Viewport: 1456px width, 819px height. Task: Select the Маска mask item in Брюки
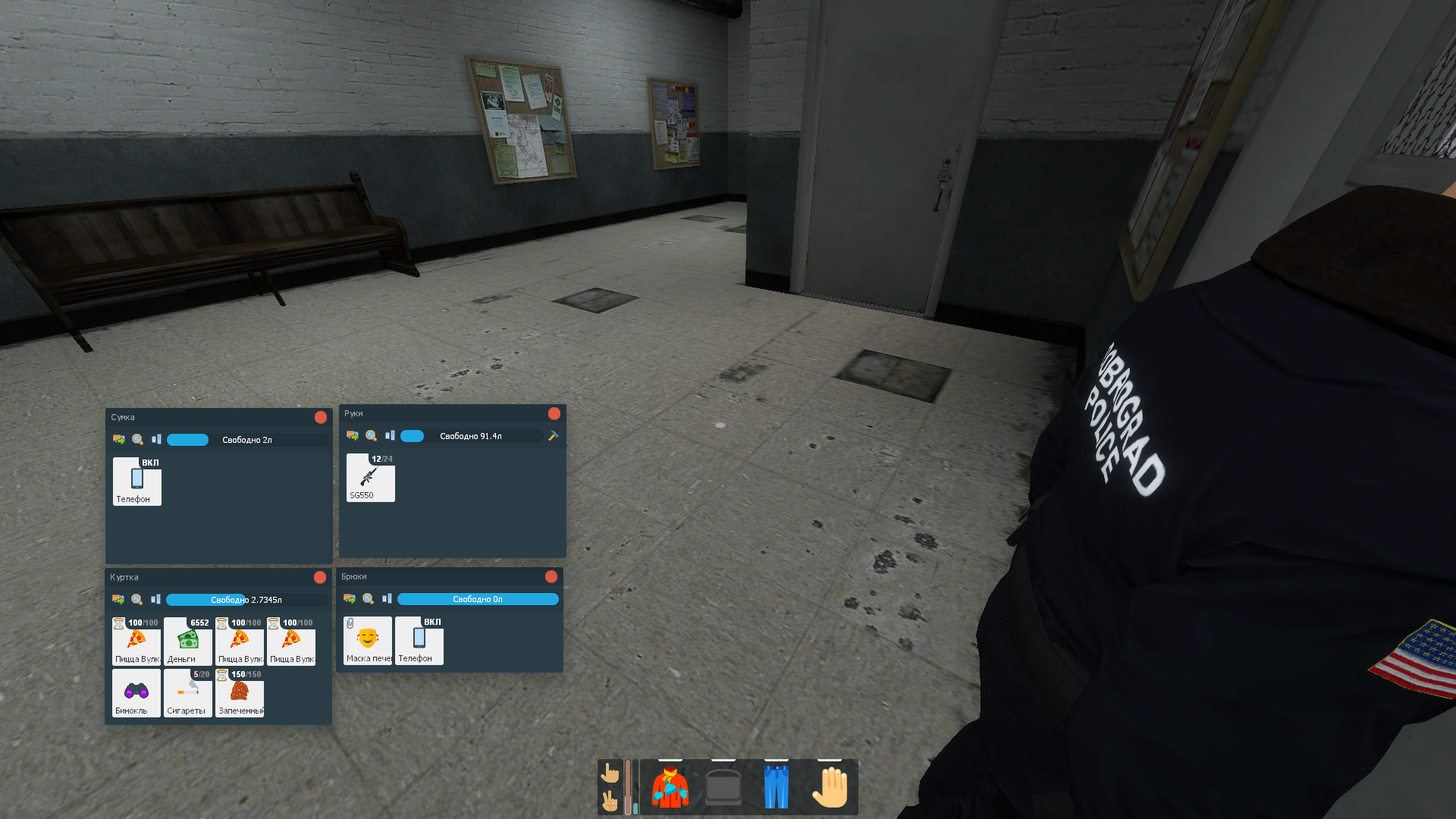point(368,641)
